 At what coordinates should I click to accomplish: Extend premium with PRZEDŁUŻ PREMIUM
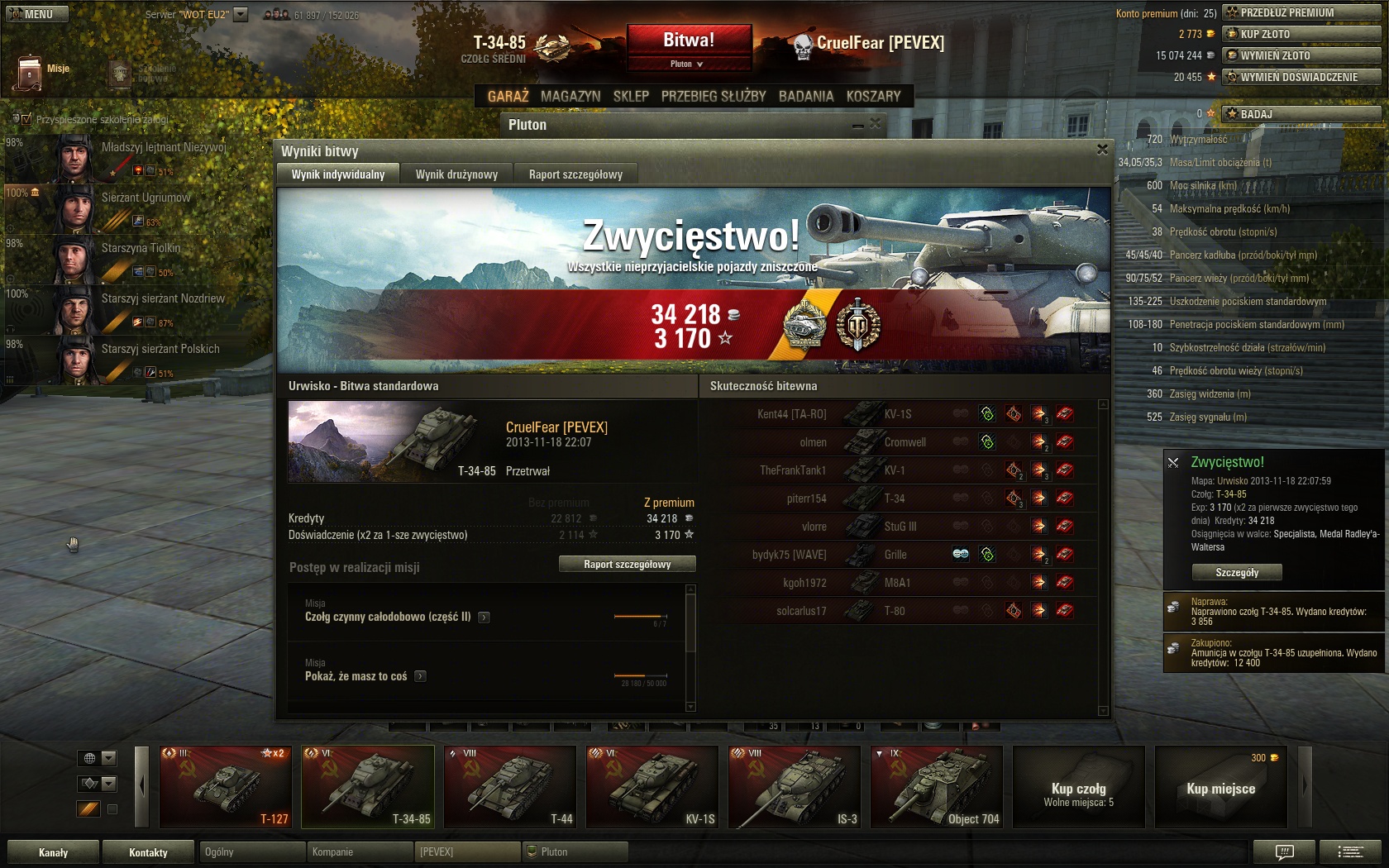tap(1301, 12)
